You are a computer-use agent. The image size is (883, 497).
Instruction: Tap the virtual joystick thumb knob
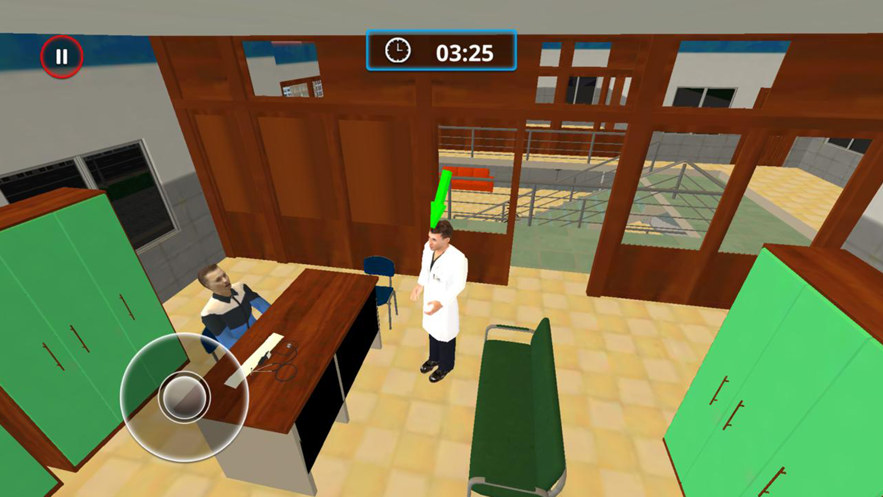tap(184, 397)
